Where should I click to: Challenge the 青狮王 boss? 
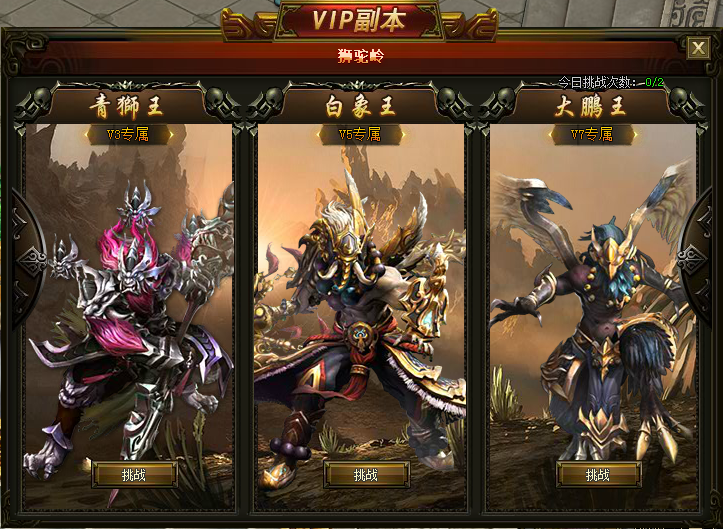[x=133, y=475]
